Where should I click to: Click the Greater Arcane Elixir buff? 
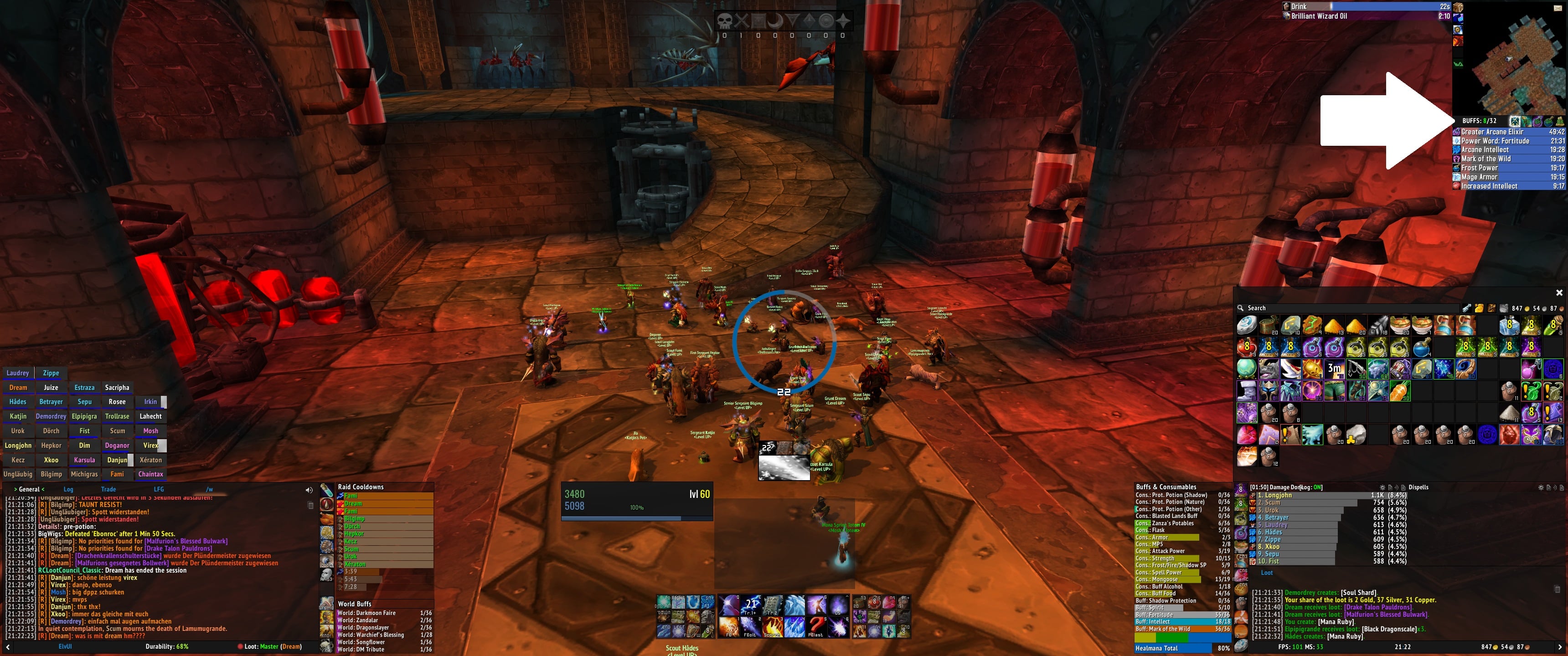click(x=1492, y=132)
